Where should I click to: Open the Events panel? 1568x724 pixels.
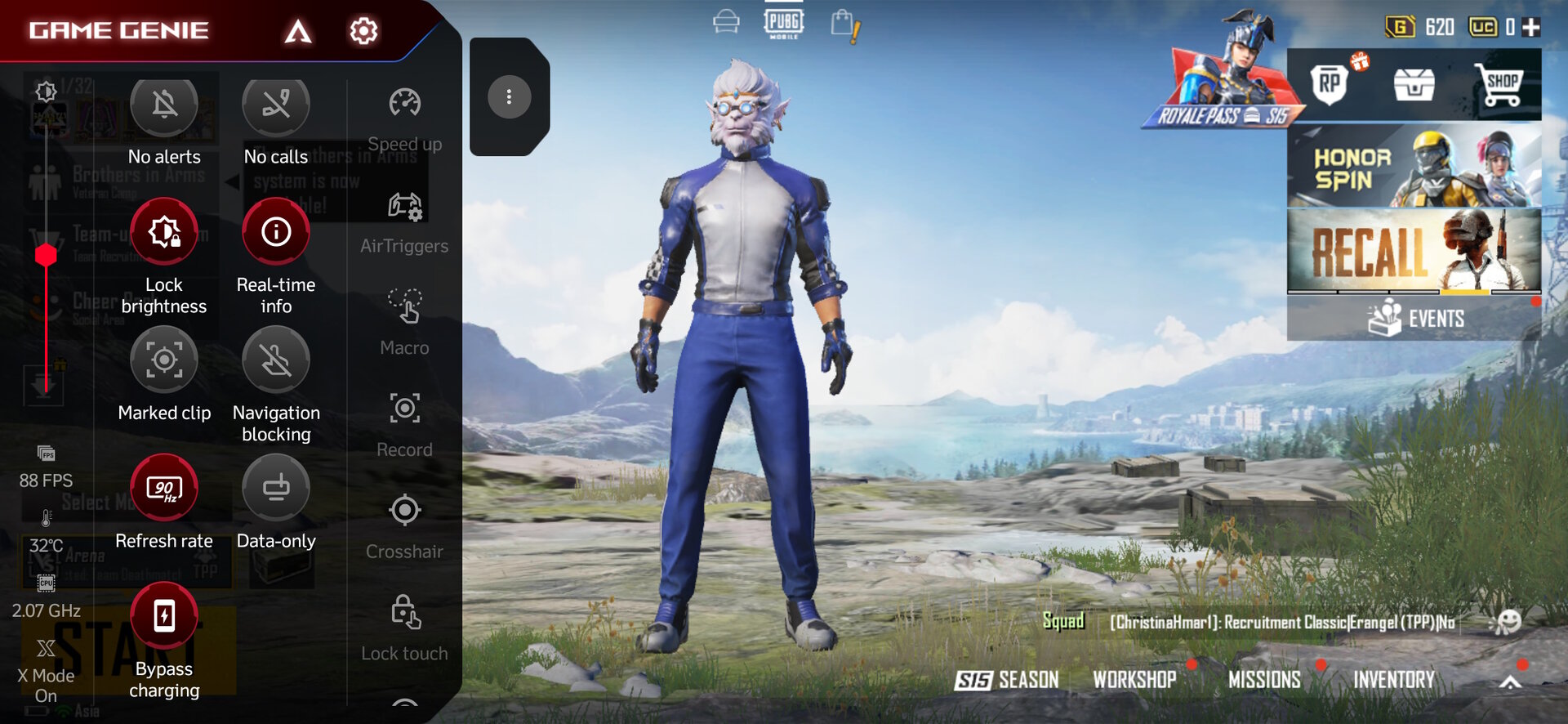coord(1414,319)
